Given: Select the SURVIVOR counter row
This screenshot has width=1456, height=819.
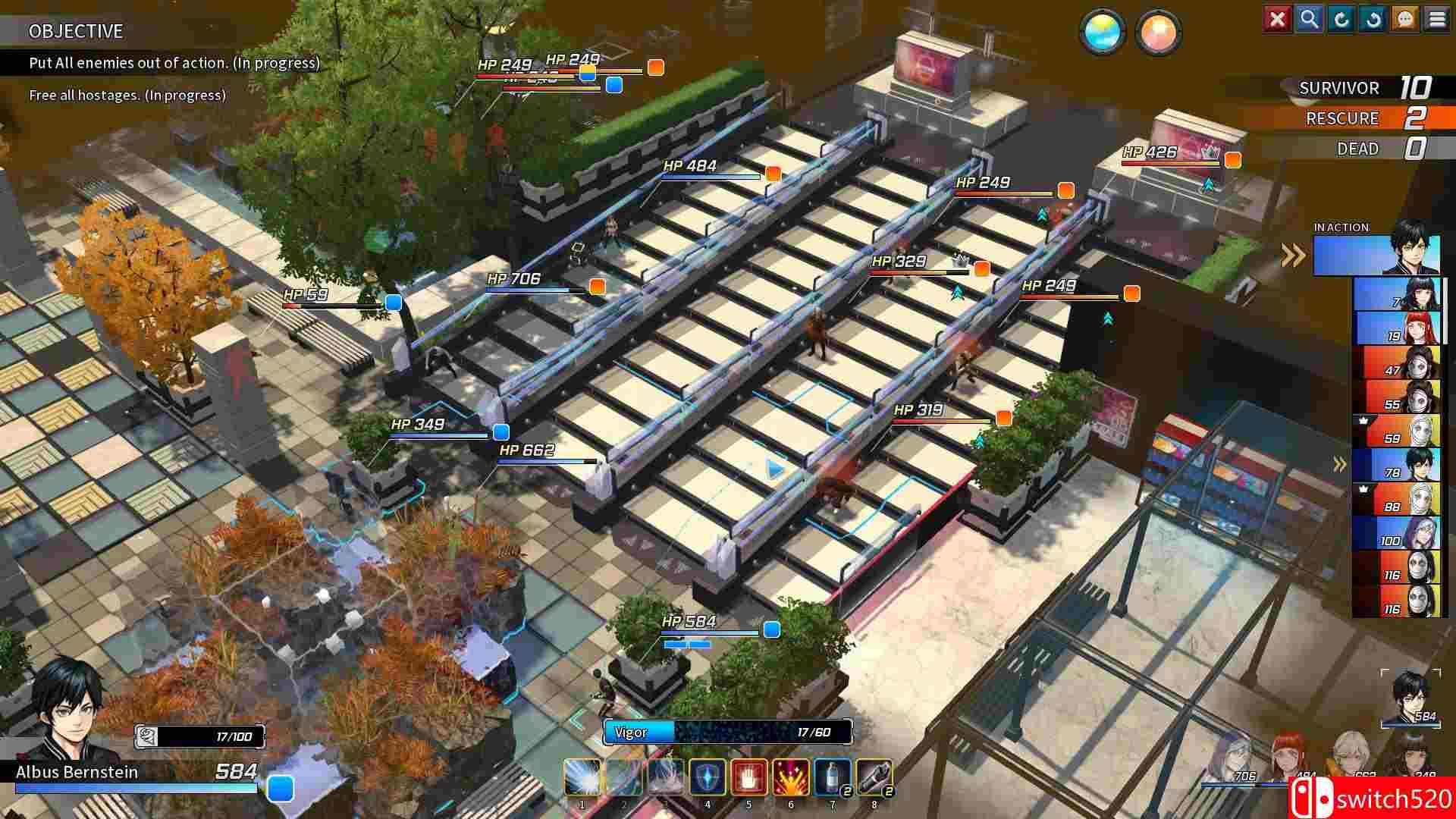Looking at the screenshot, I should coord(1357,88).
